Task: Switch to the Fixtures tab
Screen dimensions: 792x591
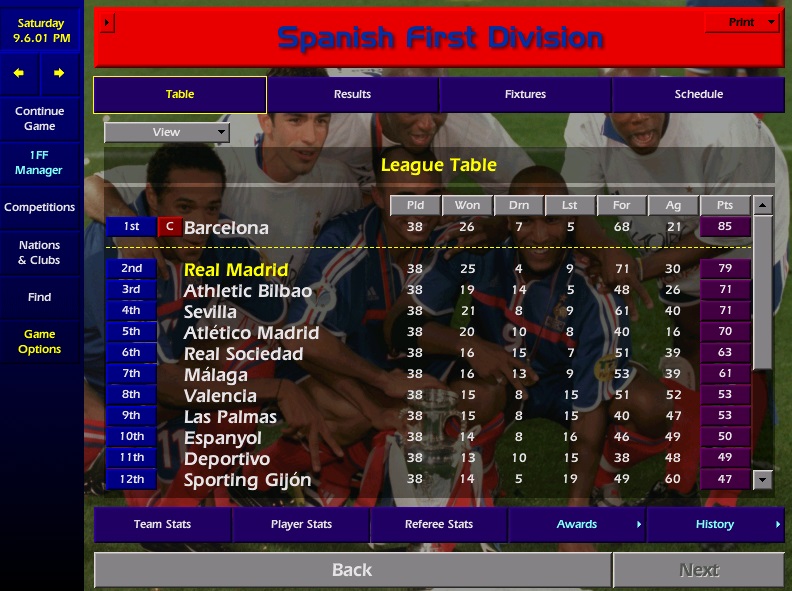Action: [x=525, y=95]
